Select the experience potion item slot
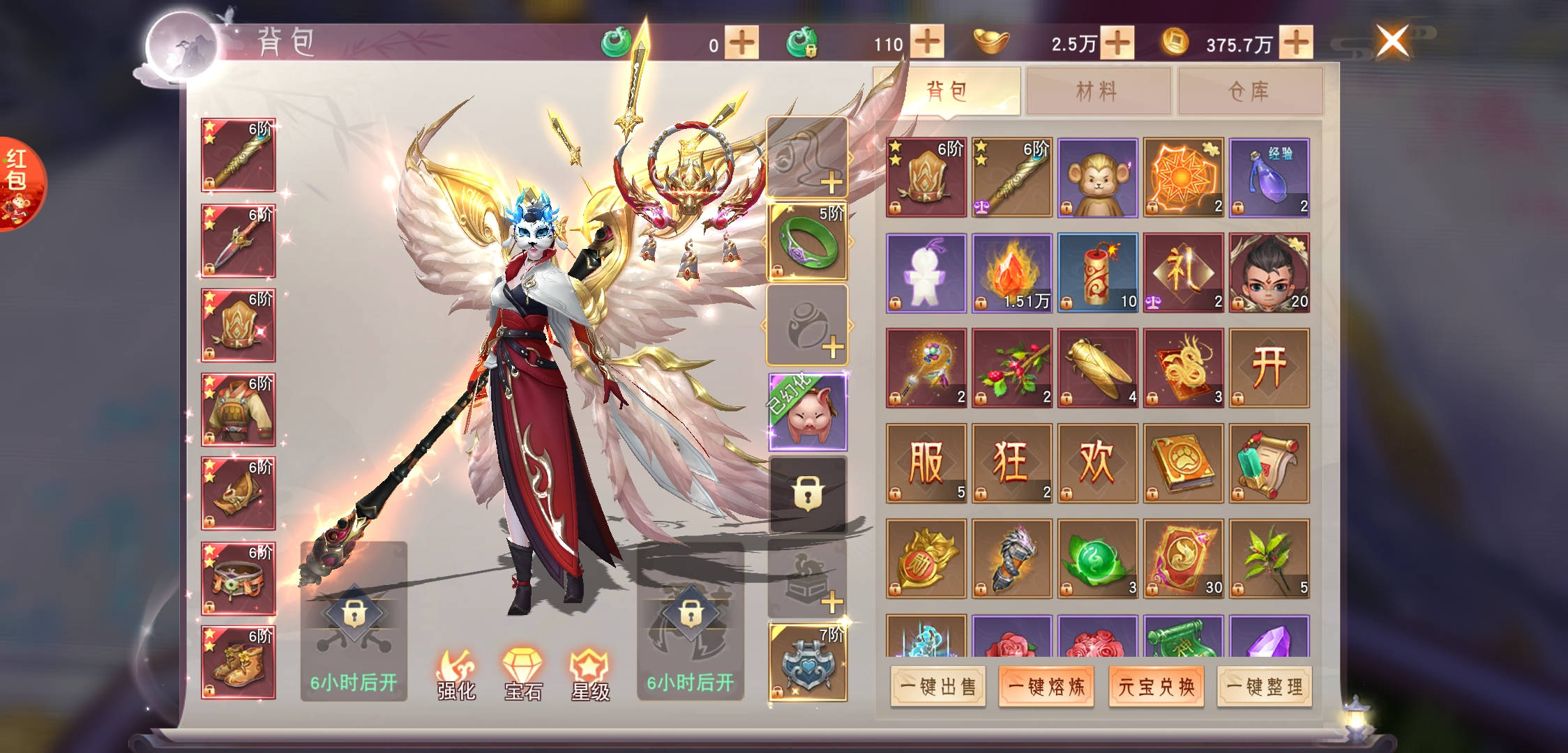1568x753 pixels. (x=1269, y=177)
